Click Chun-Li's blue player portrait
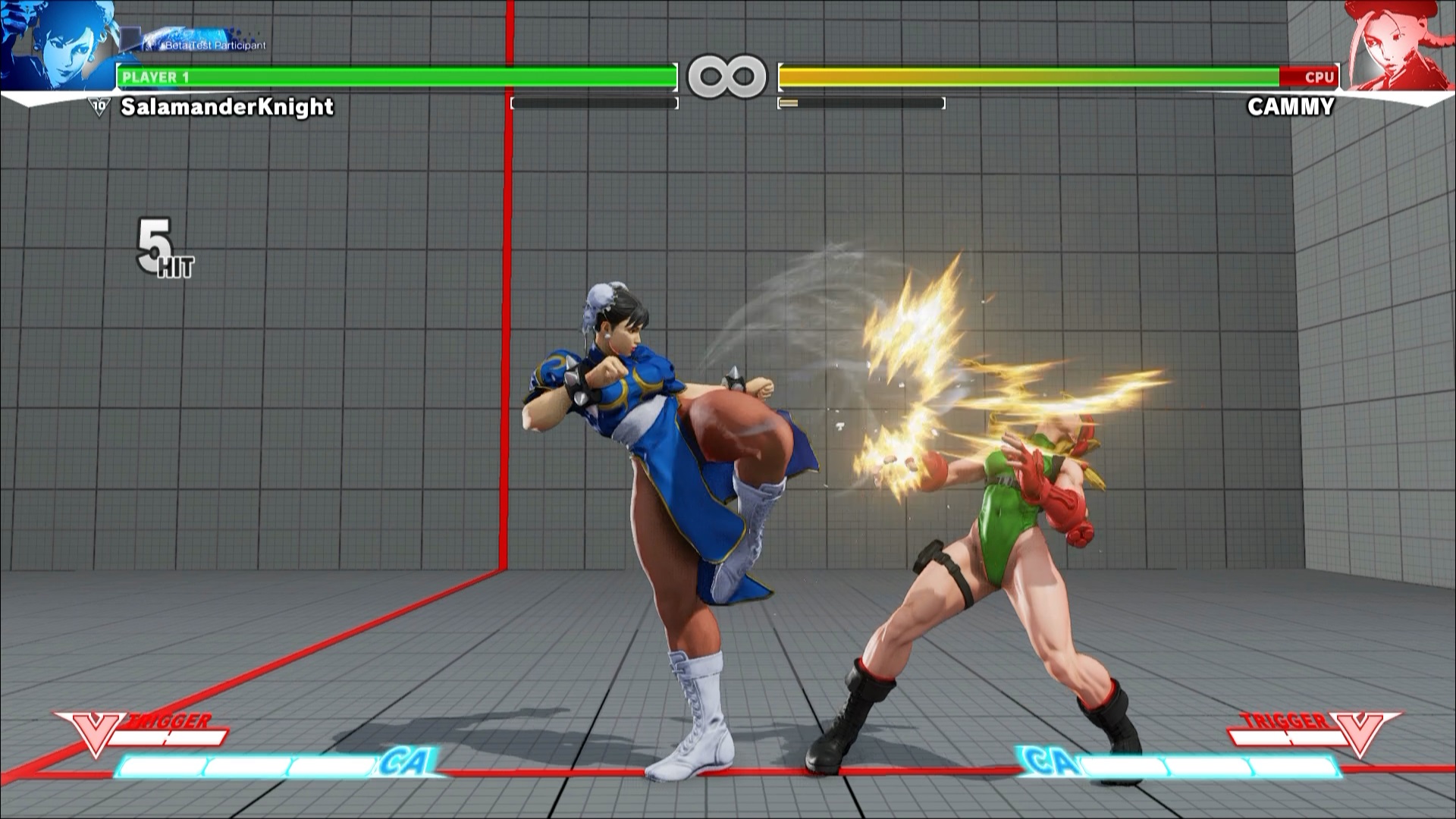The height and width of the screenshot is (819, 1456). [57, 45]
